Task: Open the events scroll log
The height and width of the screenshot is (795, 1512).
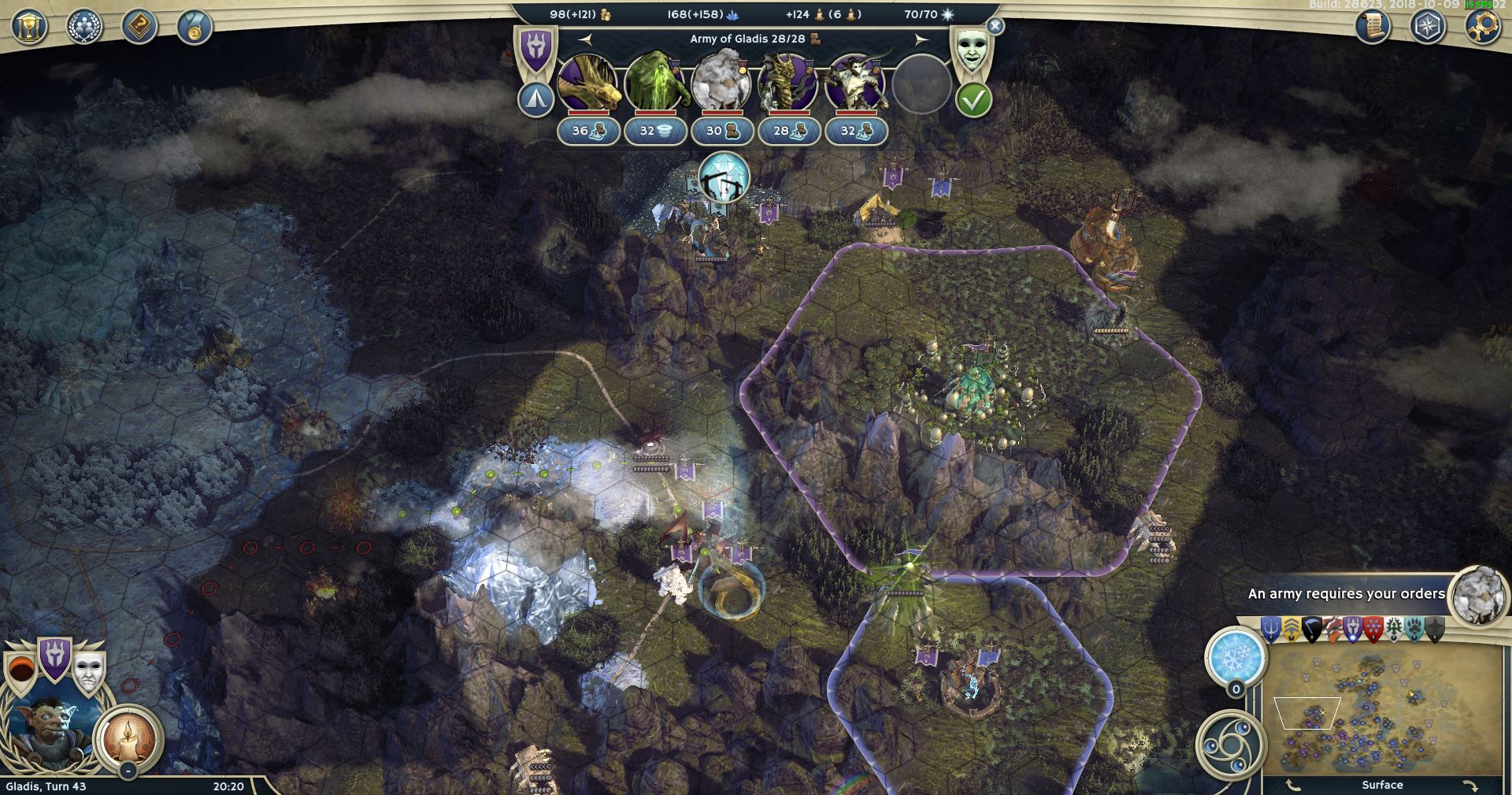Action: click(1372, 28)
